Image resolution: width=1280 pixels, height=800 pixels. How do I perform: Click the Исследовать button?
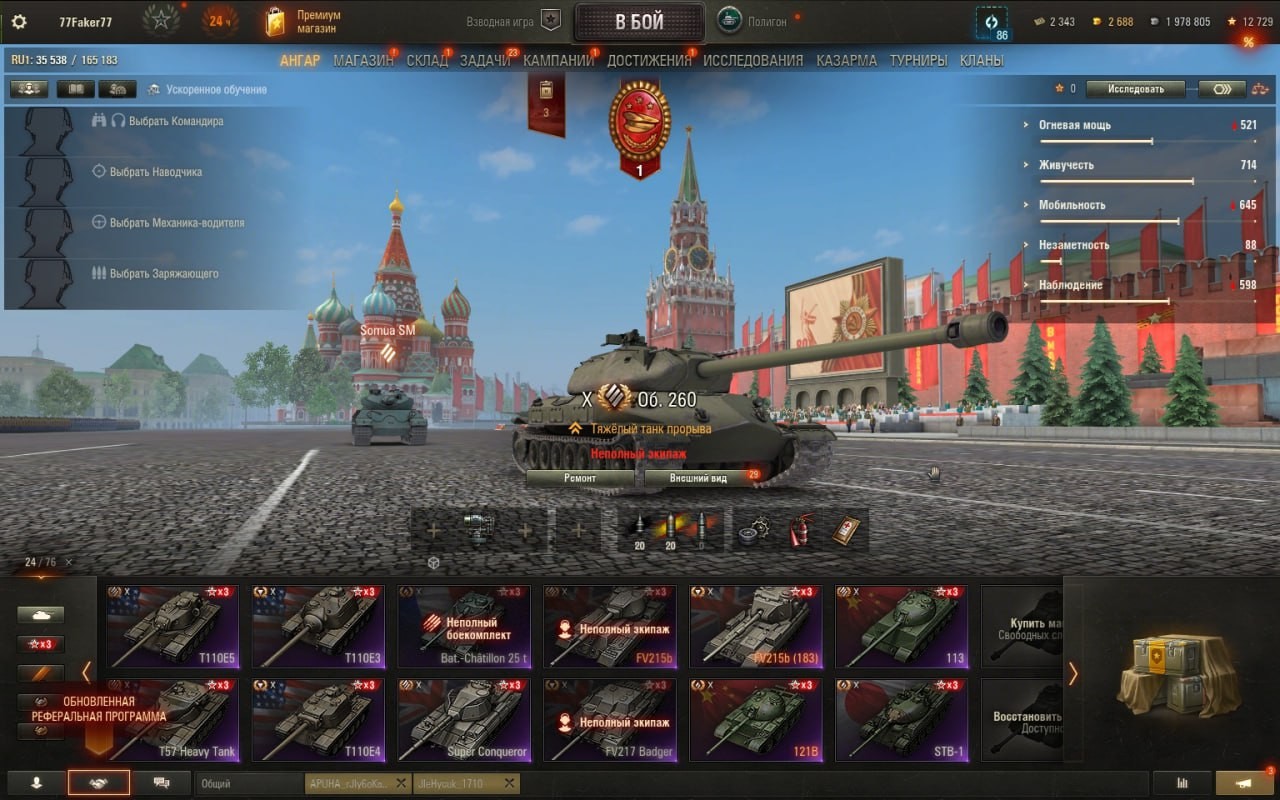point(1135,89)
